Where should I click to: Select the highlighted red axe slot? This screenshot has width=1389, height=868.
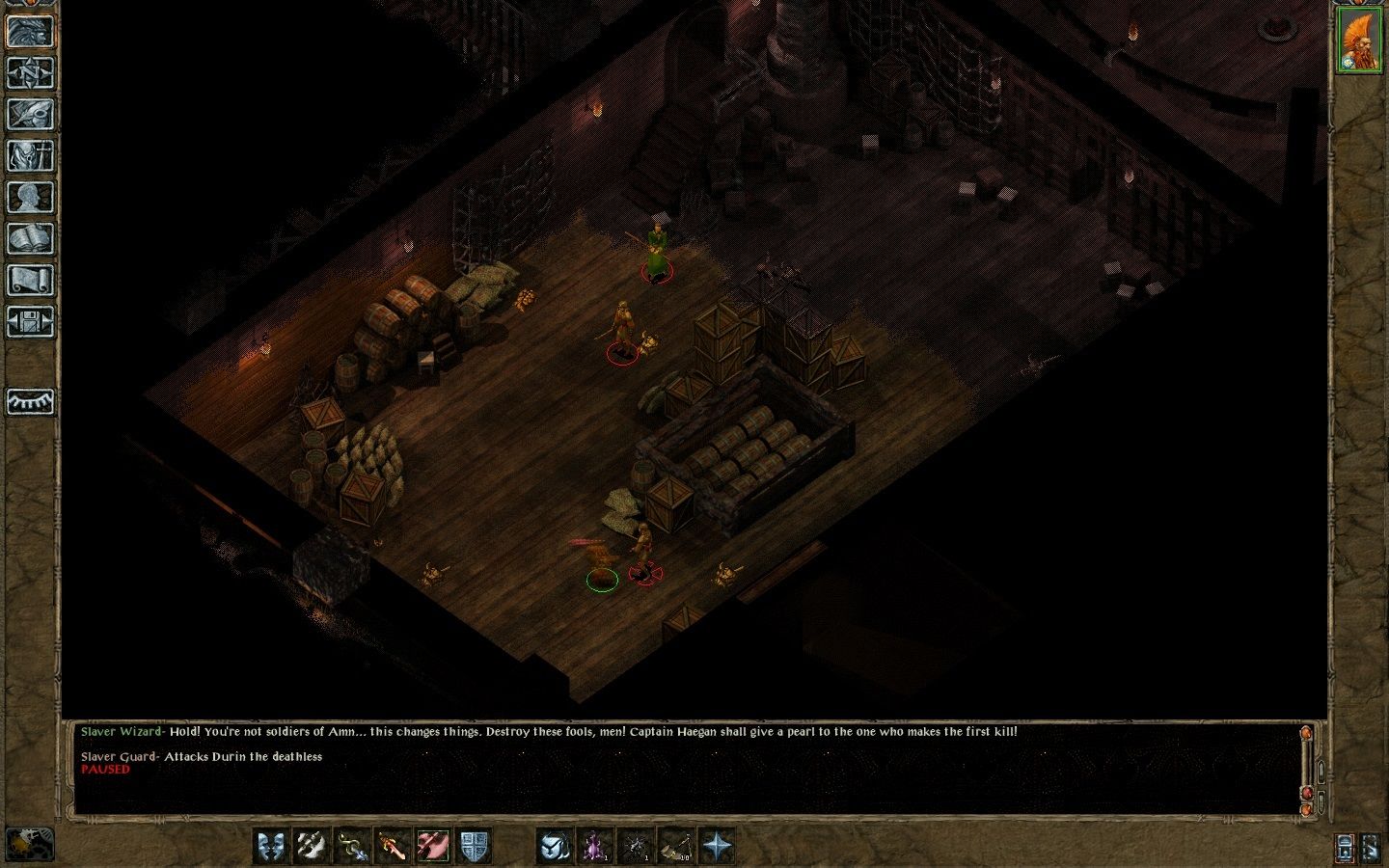click(x=433, y=846)
